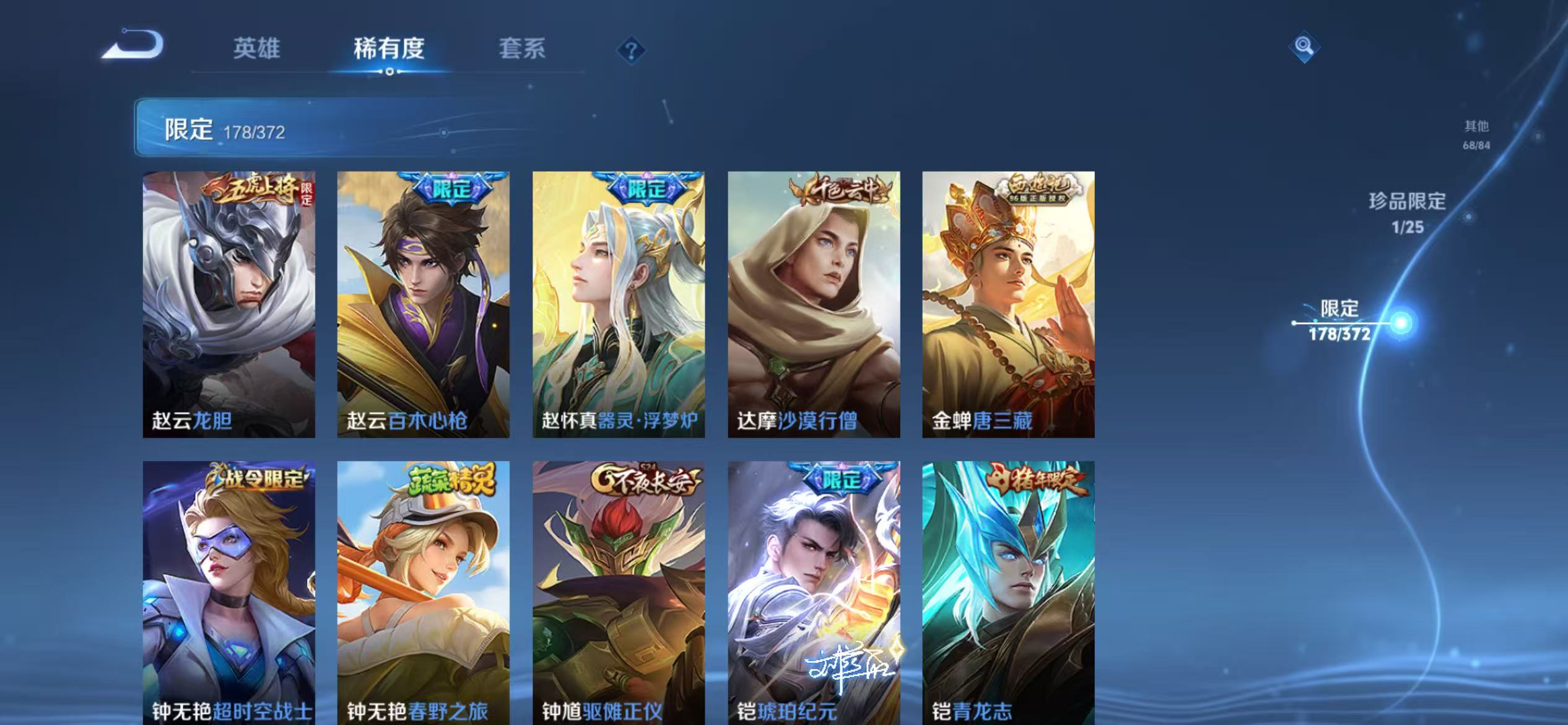Select the 稀有度 tab

391,50
